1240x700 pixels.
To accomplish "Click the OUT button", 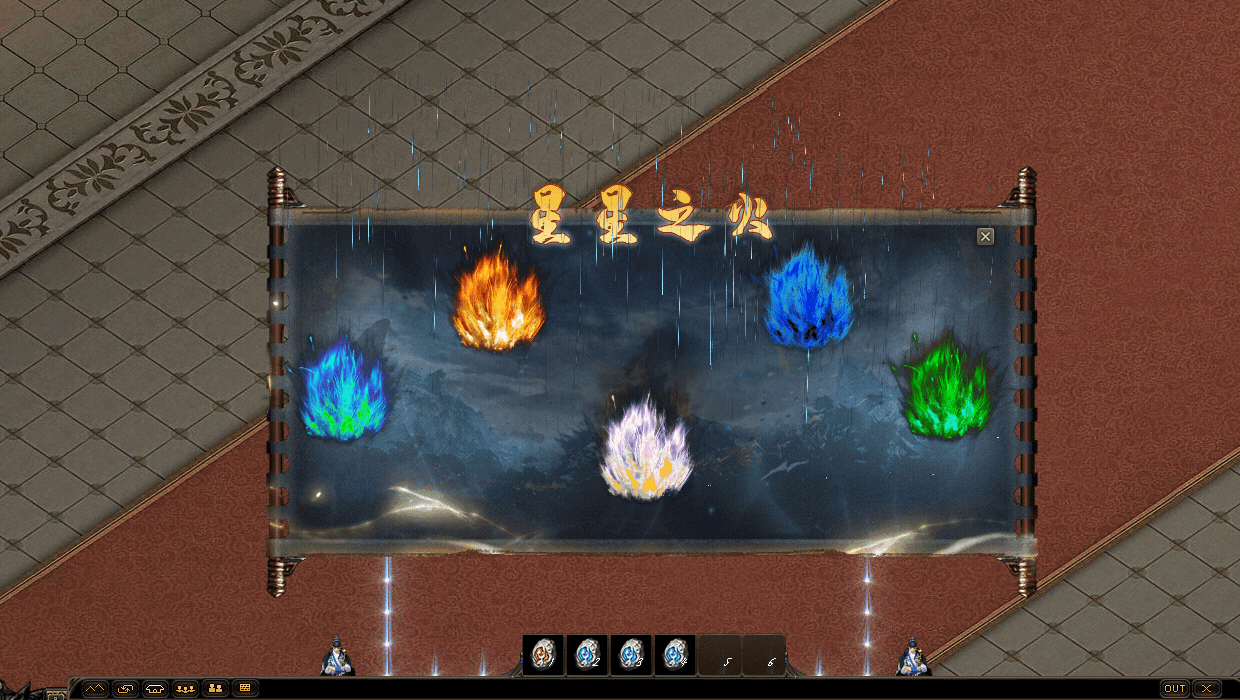I will coord(1174,688).
